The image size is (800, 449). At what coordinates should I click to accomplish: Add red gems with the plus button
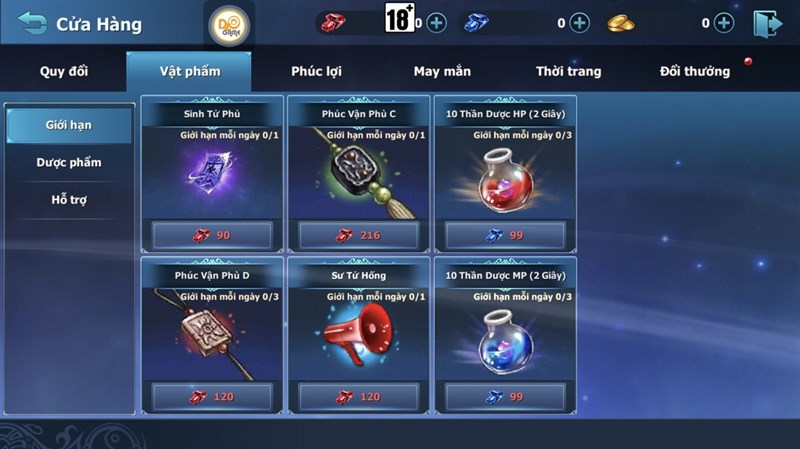pyautogui.click(x=436, y=23)
